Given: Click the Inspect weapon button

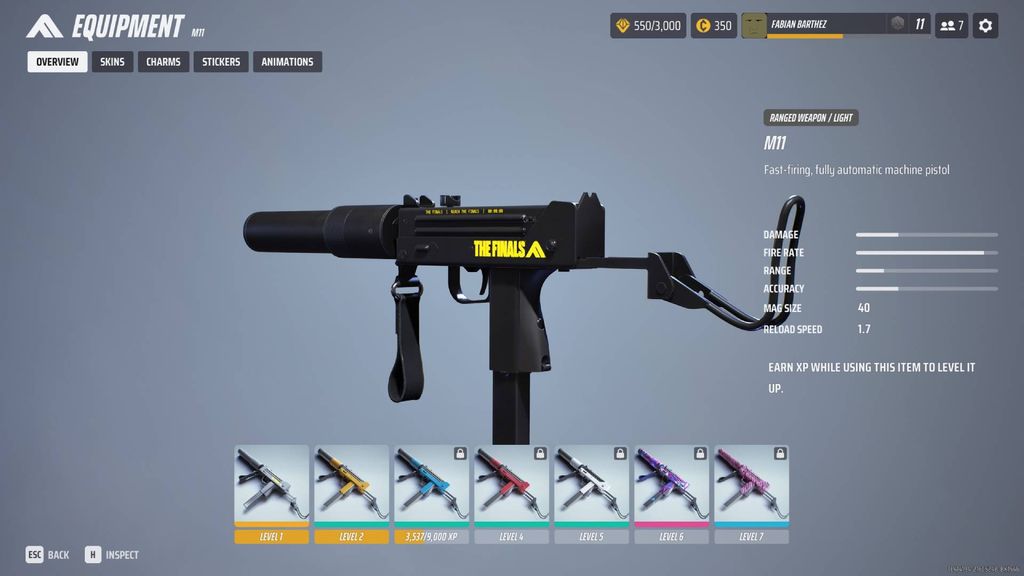Looking at the screenshot, I should point(111,555).
